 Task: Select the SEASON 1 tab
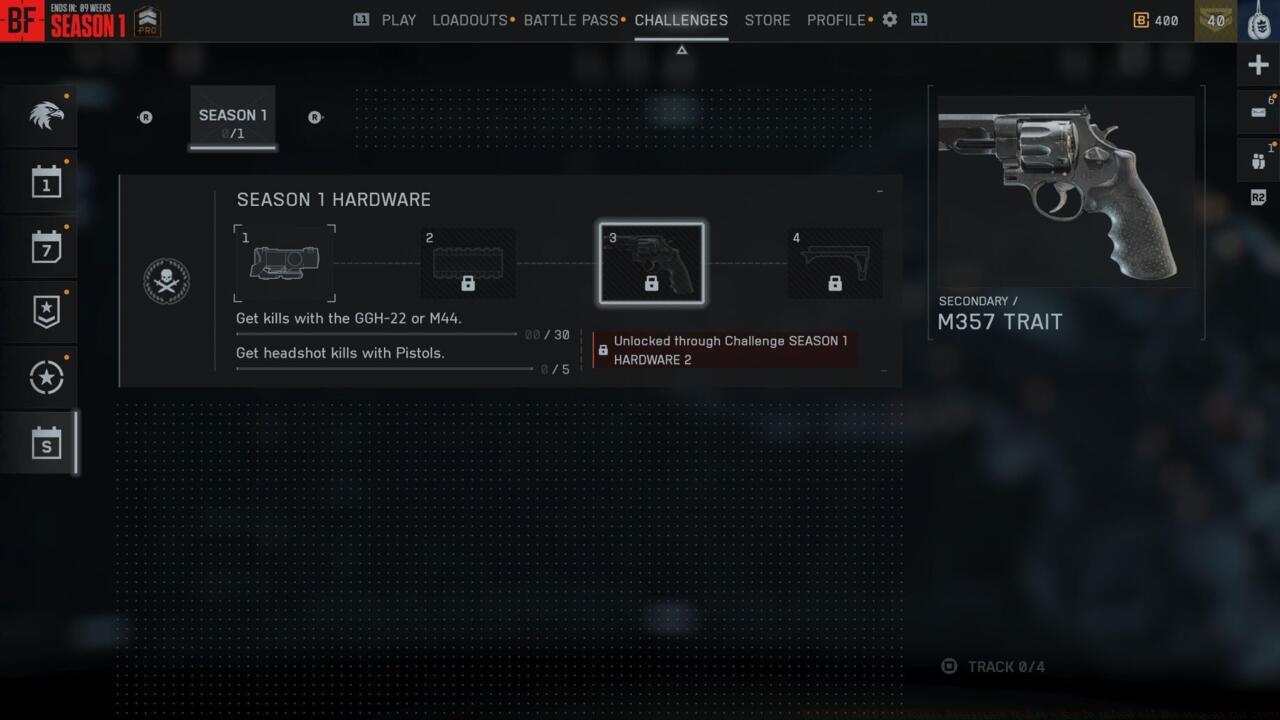click(232, 119)
